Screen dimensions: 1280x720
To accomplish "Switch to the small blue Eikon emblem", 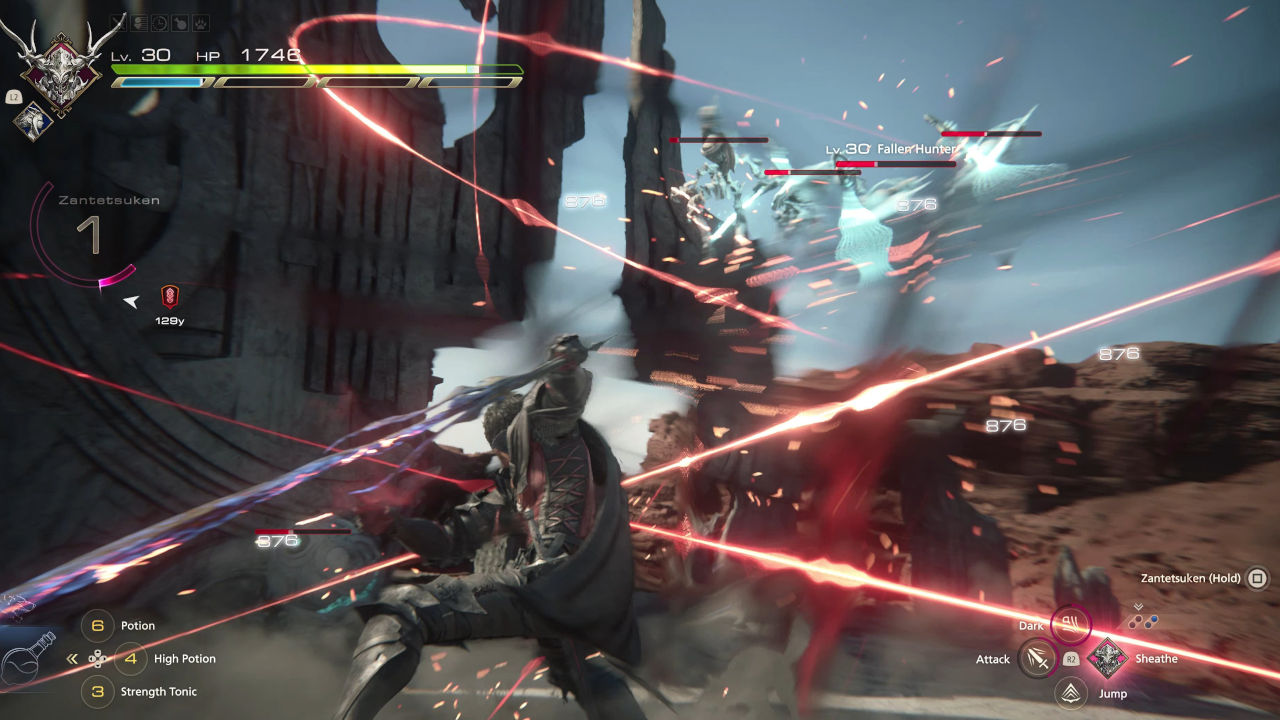I will tap(33, 121).
